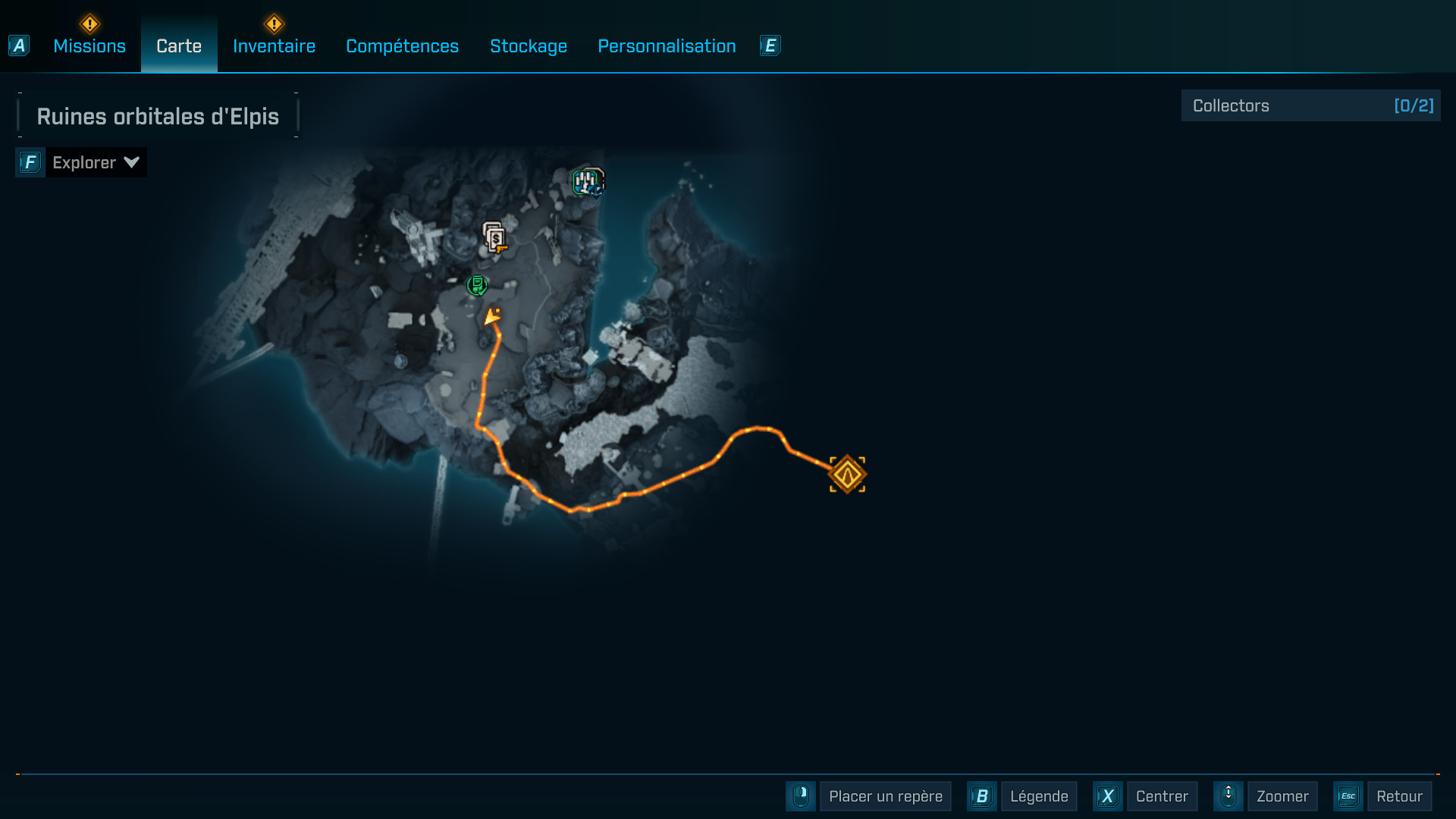Click the scroll wheel icon beside Zoomer
Image resolution: width=1456 pixels, height=819 pixels.
point(1228,796)
